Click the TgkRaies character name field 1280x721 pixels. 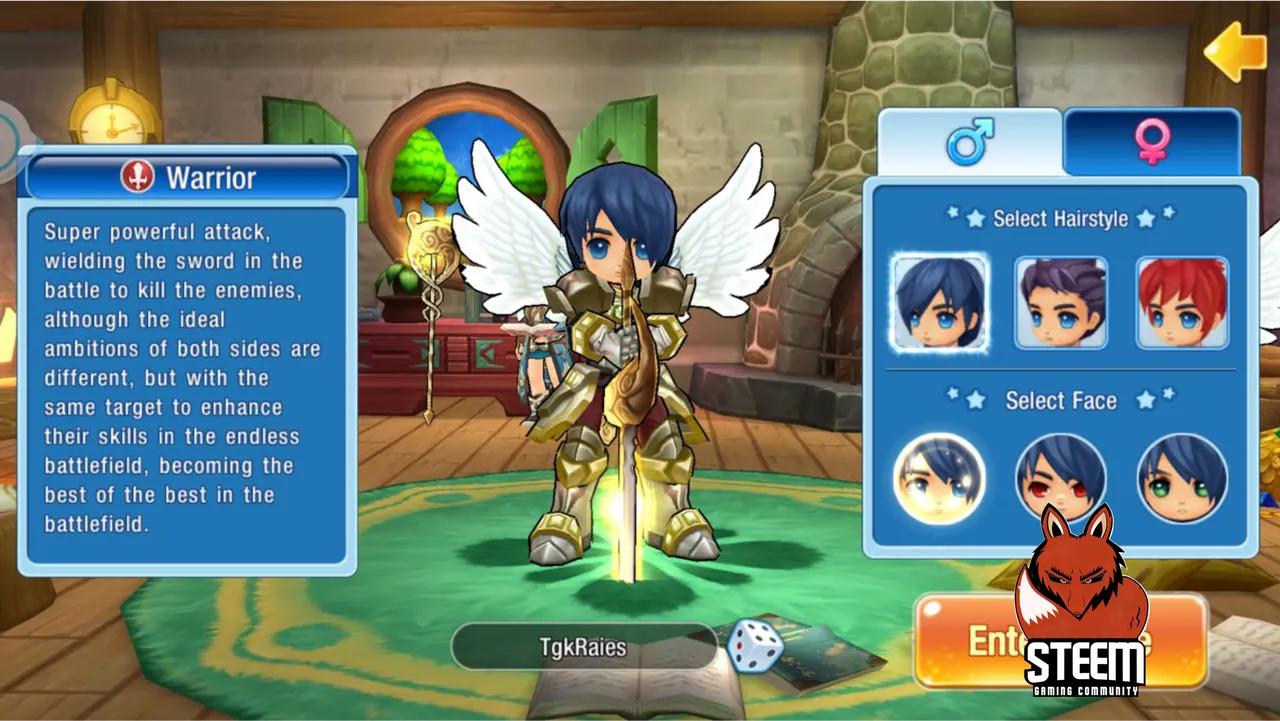582,647
